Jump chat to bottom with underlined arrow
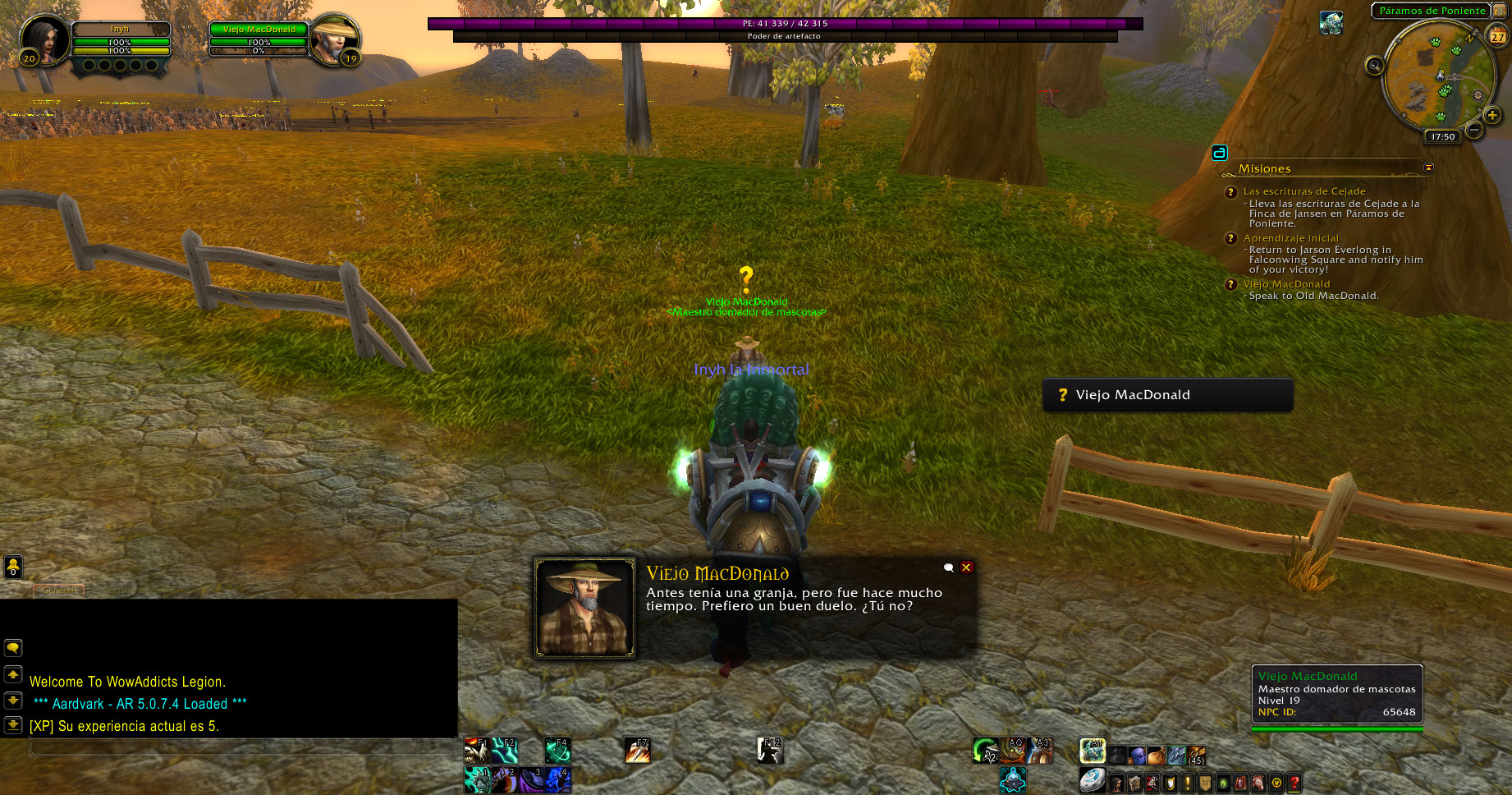The height and width of the screenshot is (795, 1512). [x=13, y=724]
